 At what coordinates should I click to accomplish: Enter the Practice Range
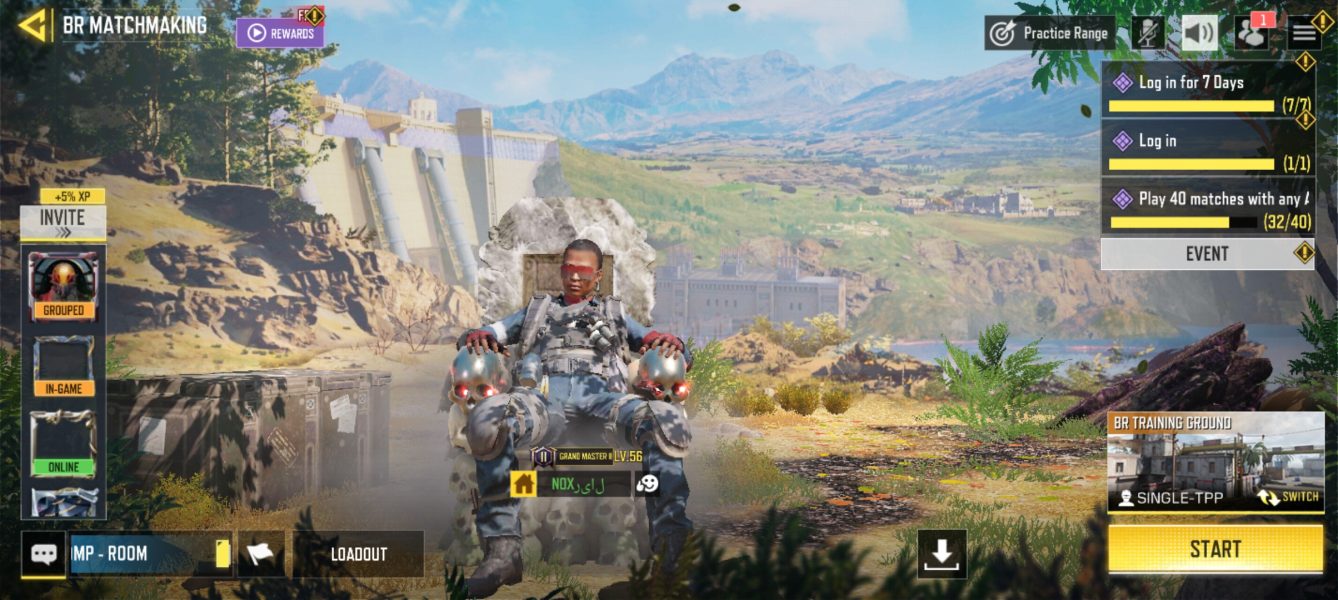point(1050,33)
